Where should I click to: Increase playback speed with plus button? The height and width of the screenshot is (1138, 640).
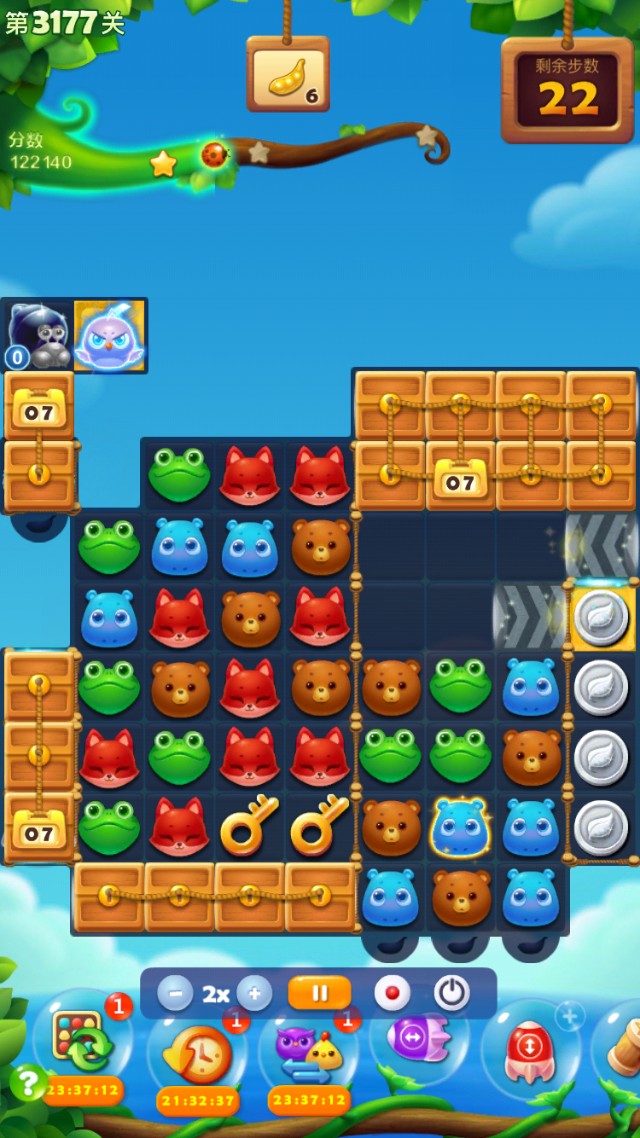point(254,994)
